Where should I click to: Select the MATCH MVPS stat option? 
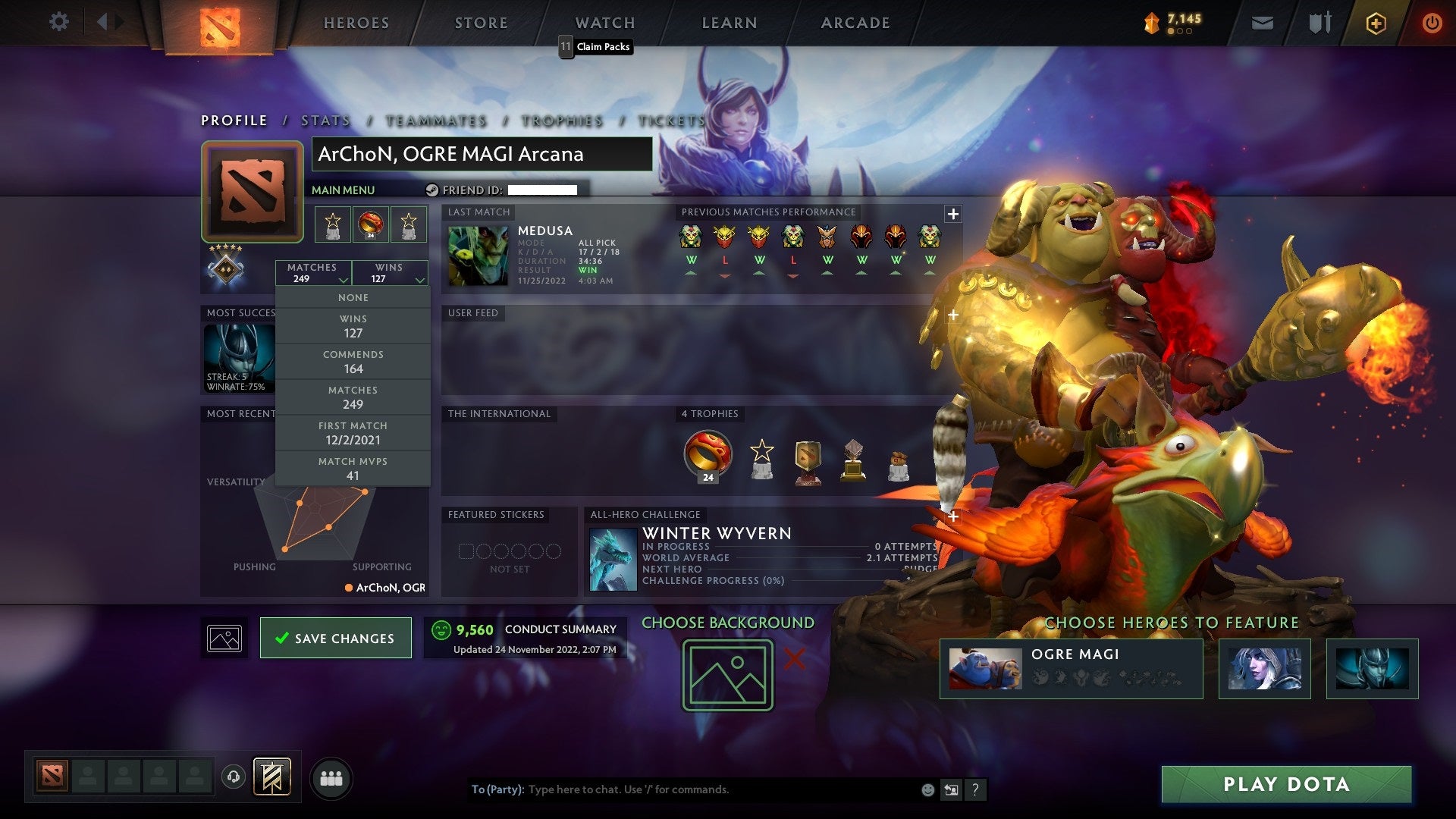click(353, 468)
